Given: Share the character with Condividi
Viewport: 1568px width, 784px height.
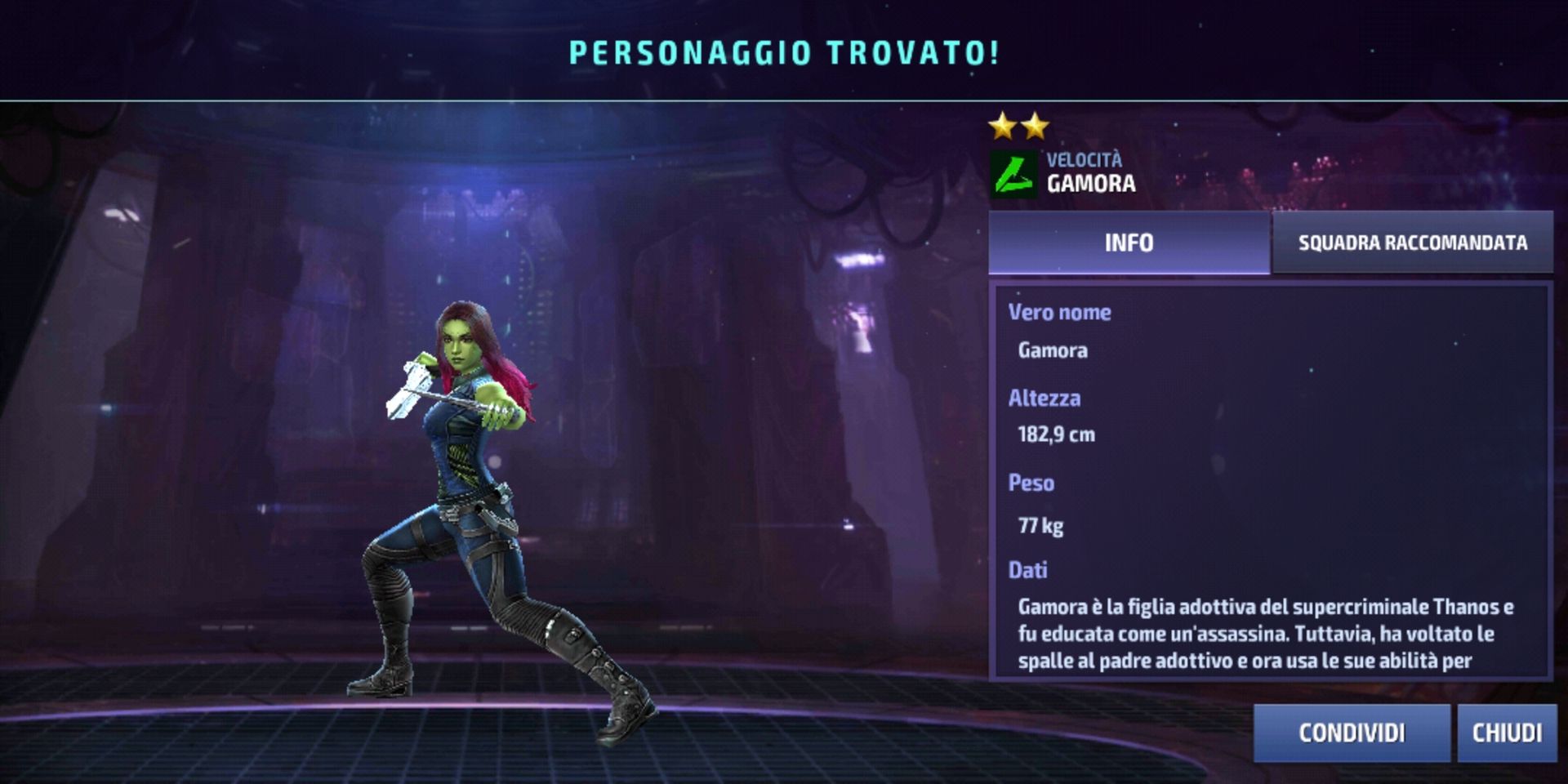Looking at the screenshot, I should [x=1352, y=733].
